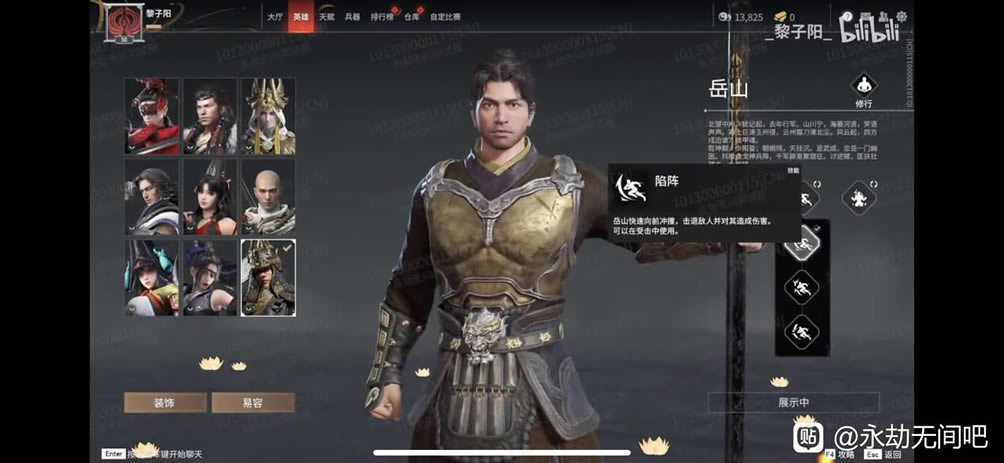
Task: Open the 修行 cultivation icon
Action: tap(862, 86)
